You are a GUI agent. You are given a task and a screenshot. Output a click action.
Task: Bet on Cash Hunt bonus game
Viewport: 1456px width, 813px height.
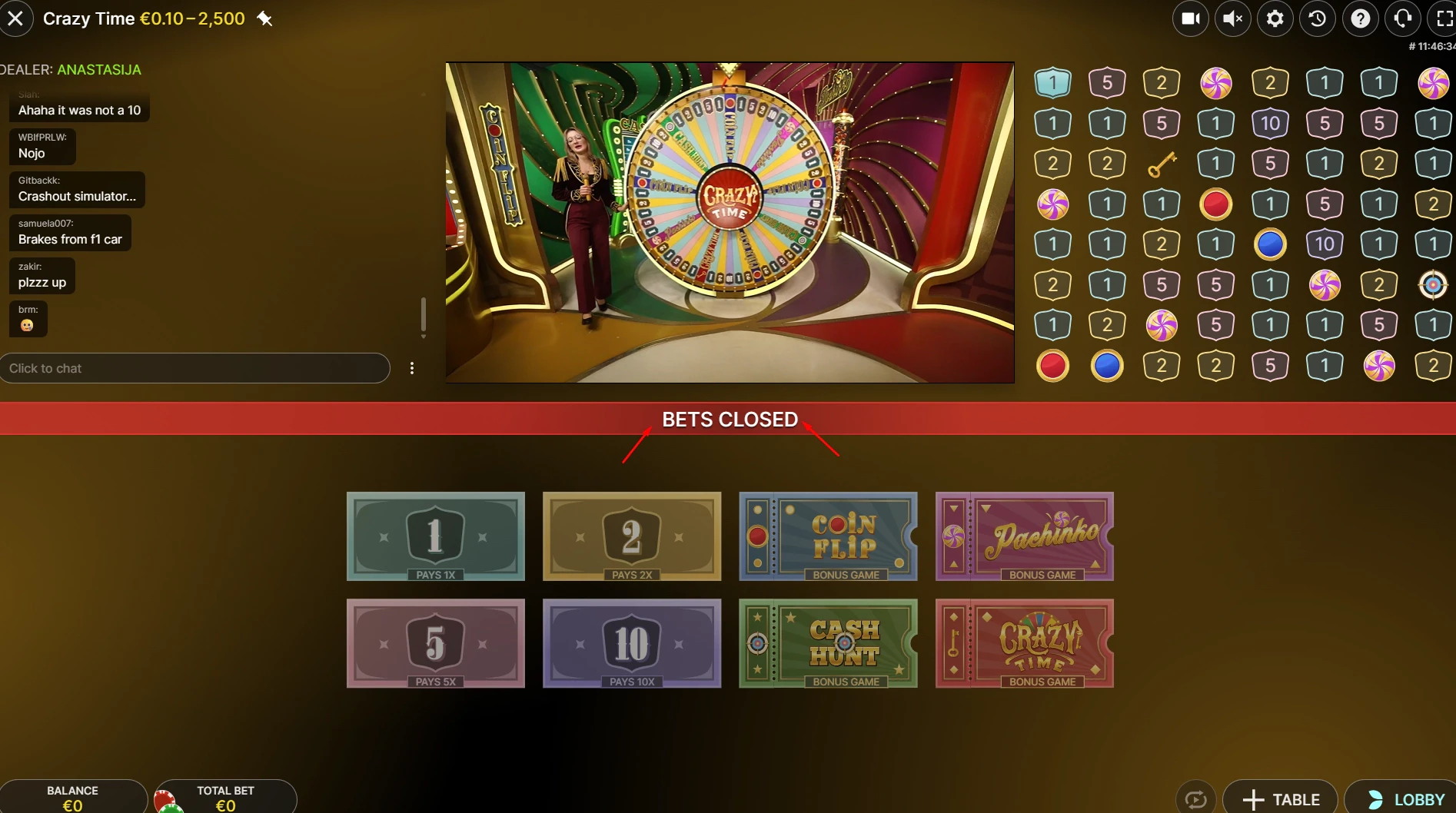(x=828, y=644)
